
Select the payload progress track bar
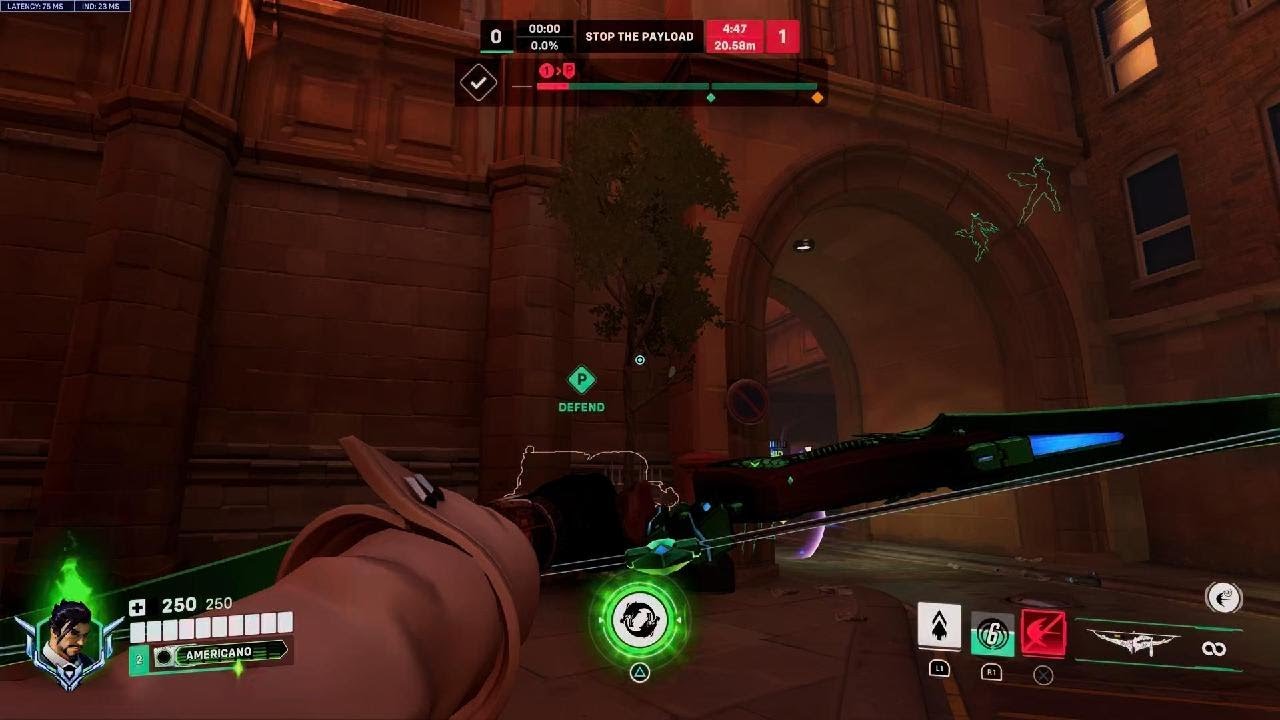[x=677, y=87]
